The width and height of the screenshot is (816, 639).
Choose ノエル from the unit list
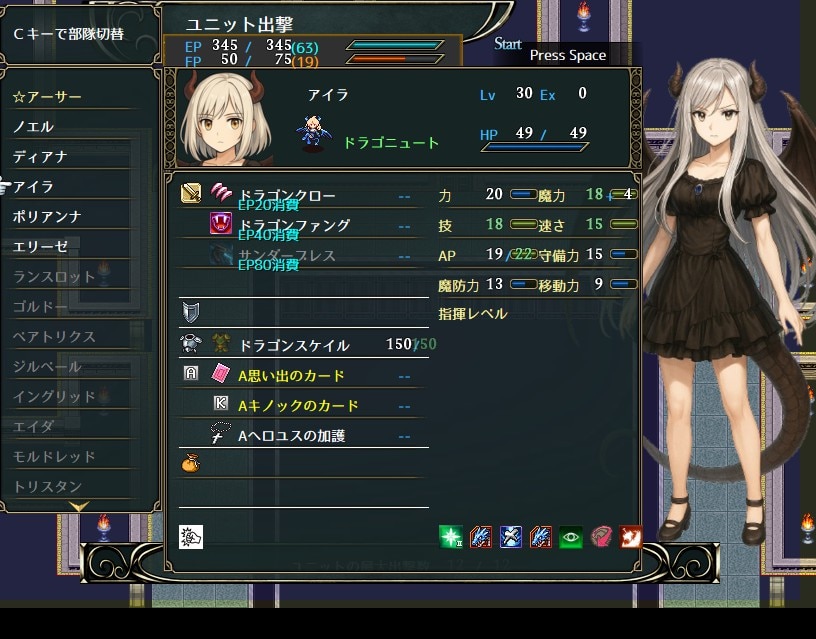point(34,127)
